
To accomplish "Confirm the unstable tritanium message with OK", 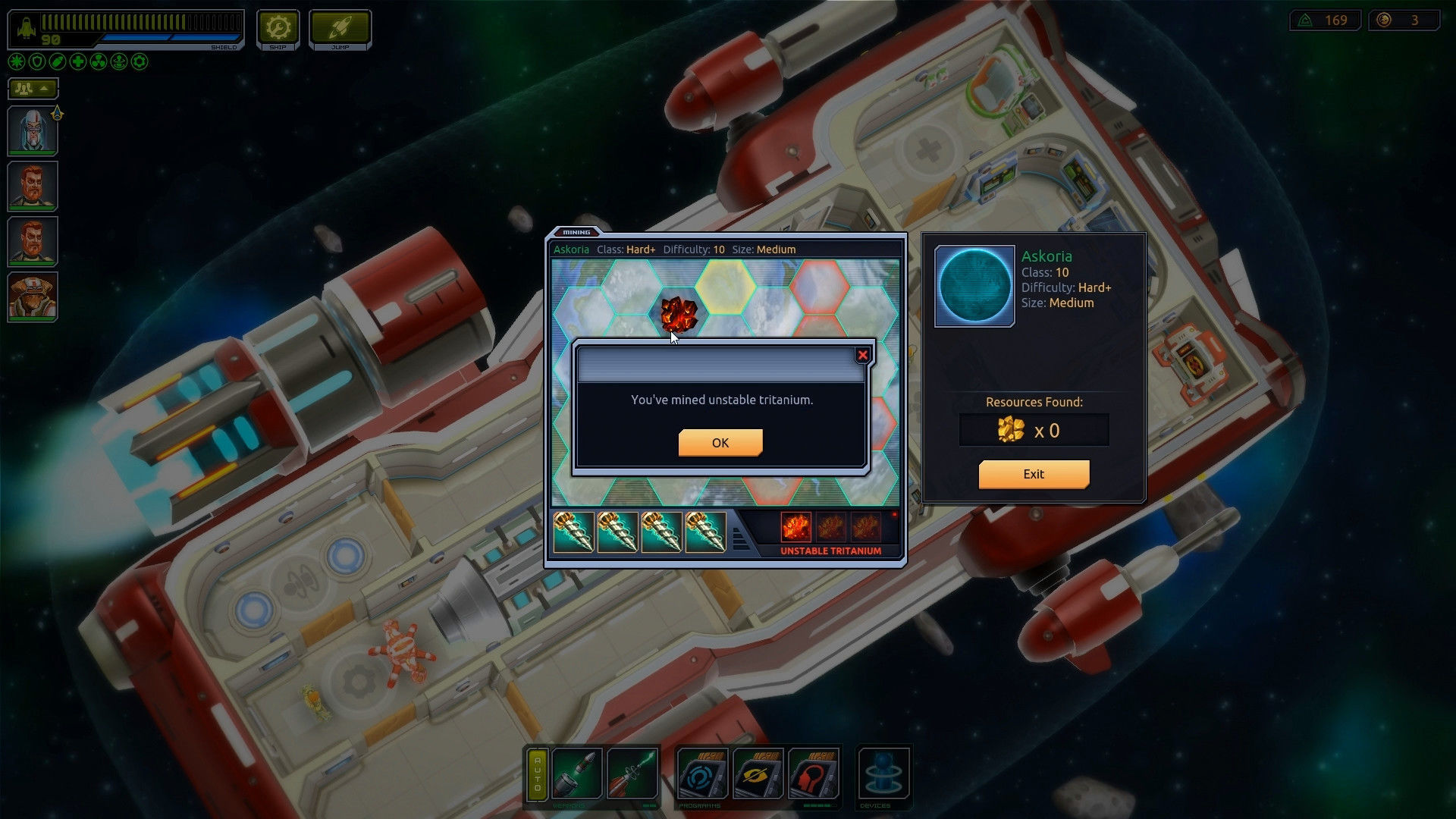I will coord(720,443).
